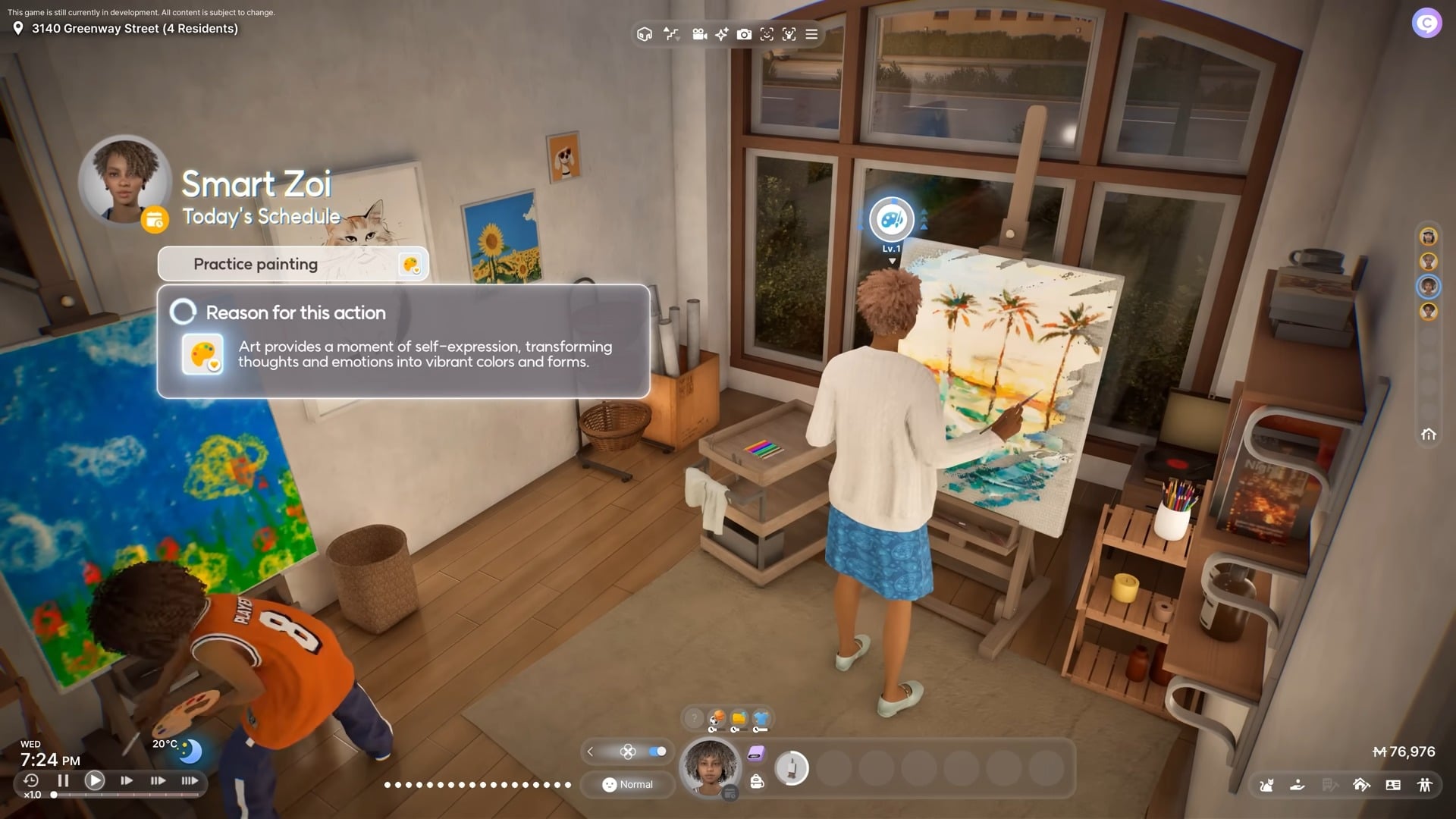This screenshot has width=1456, height=819.
Task: Open the sparkle photo effects tool
Action: pyautogui.click(x=721, y=35)
